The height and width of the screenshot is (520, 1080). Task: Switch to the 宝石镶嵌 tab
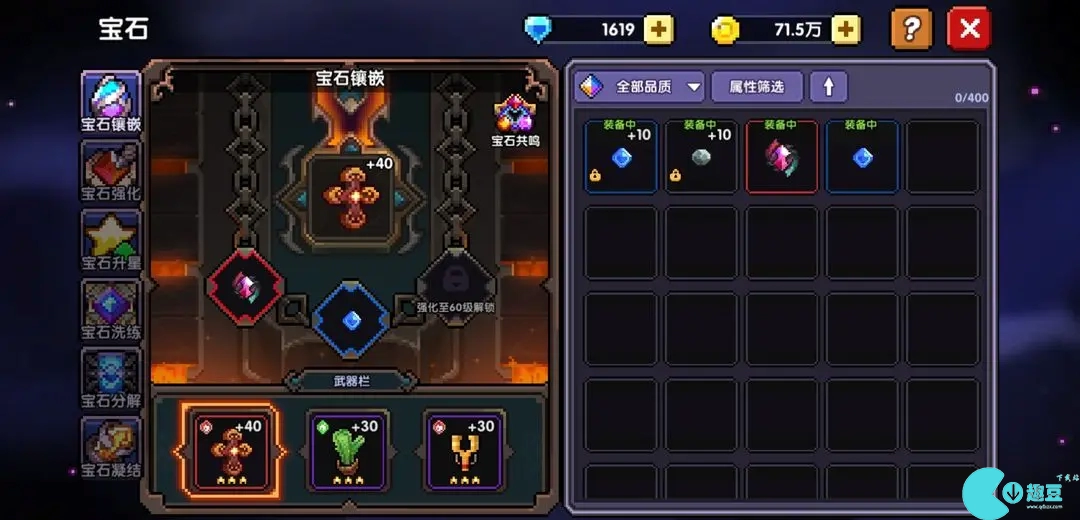tap(111, 103)
